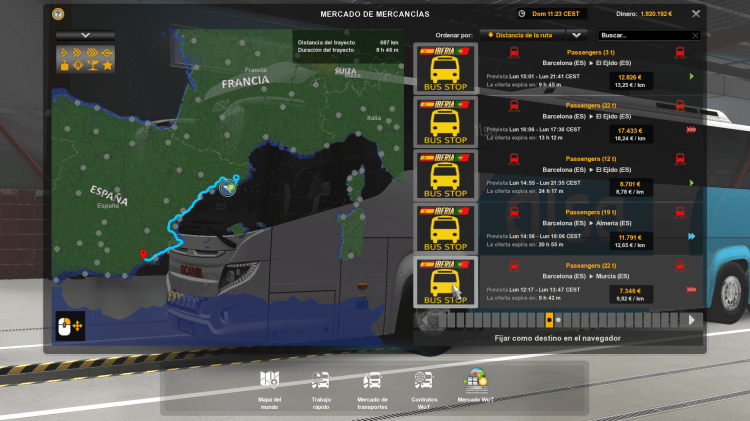Click 'Fijar como destino en el navegador'
This screenshot has width=750, height=421.
pyautogui.click(x=557, y=338)
